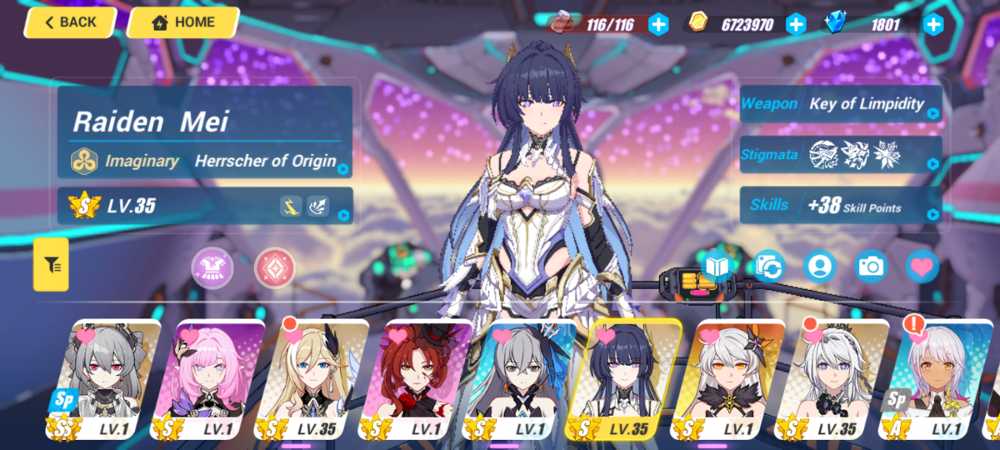Open the yellow valkyrie filter button
1000x450 pixels.
click(x=51, y=265)
